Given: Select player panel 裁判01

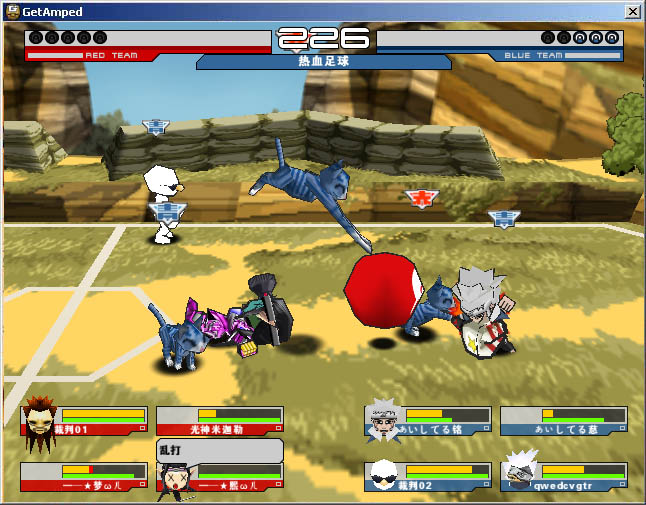Looking at the screenshot, I should click(x=85, y=421).
